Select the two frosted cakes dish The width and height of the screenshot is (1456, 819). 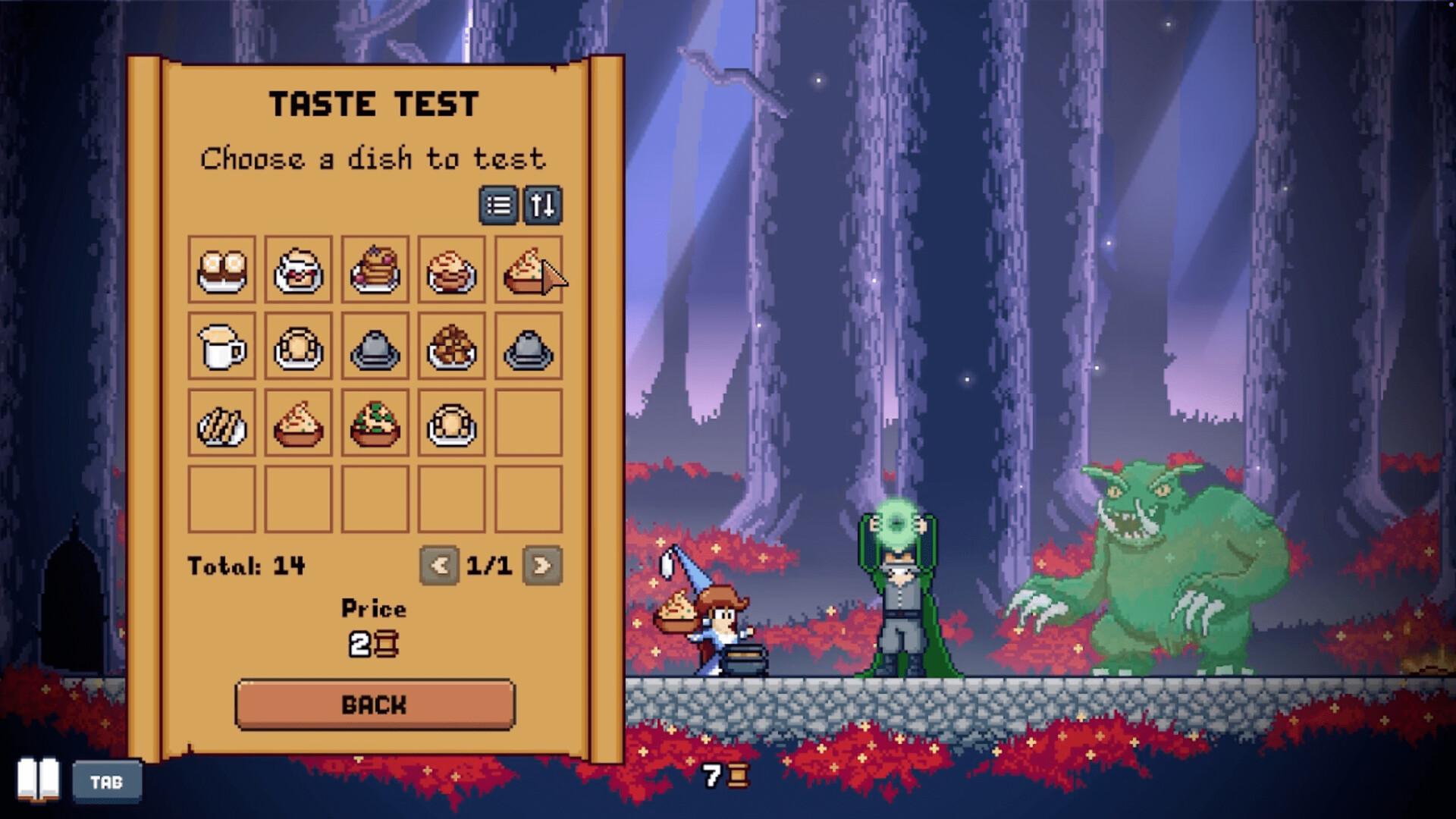click(x=222, y=270)
